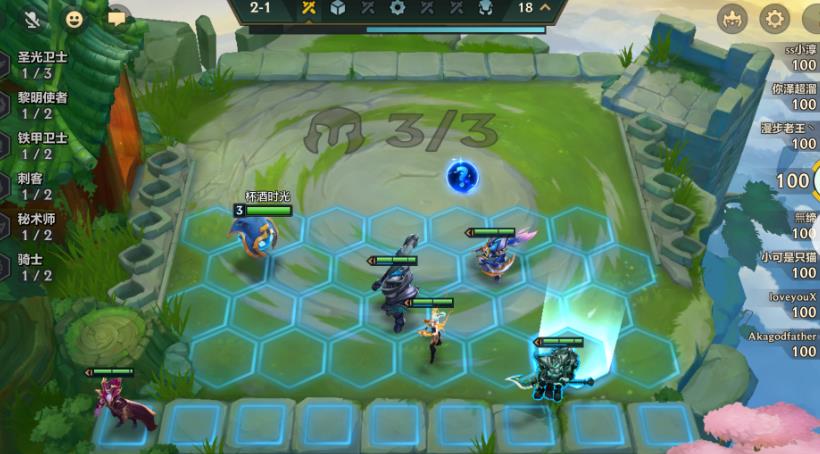The height and width of the screenshot is (454, 820).
Task: Open the little legend crown icon
Action: click(x=732, y=18)
